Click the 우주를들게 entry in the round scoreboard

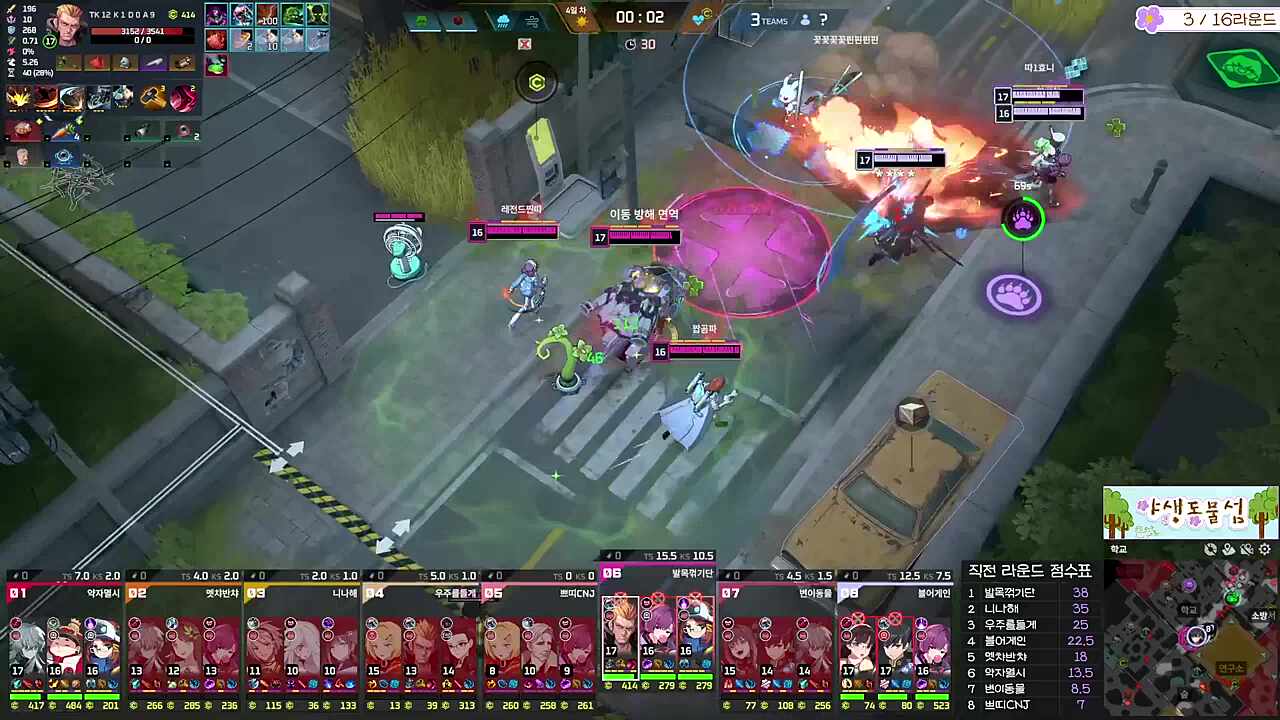1010,624
